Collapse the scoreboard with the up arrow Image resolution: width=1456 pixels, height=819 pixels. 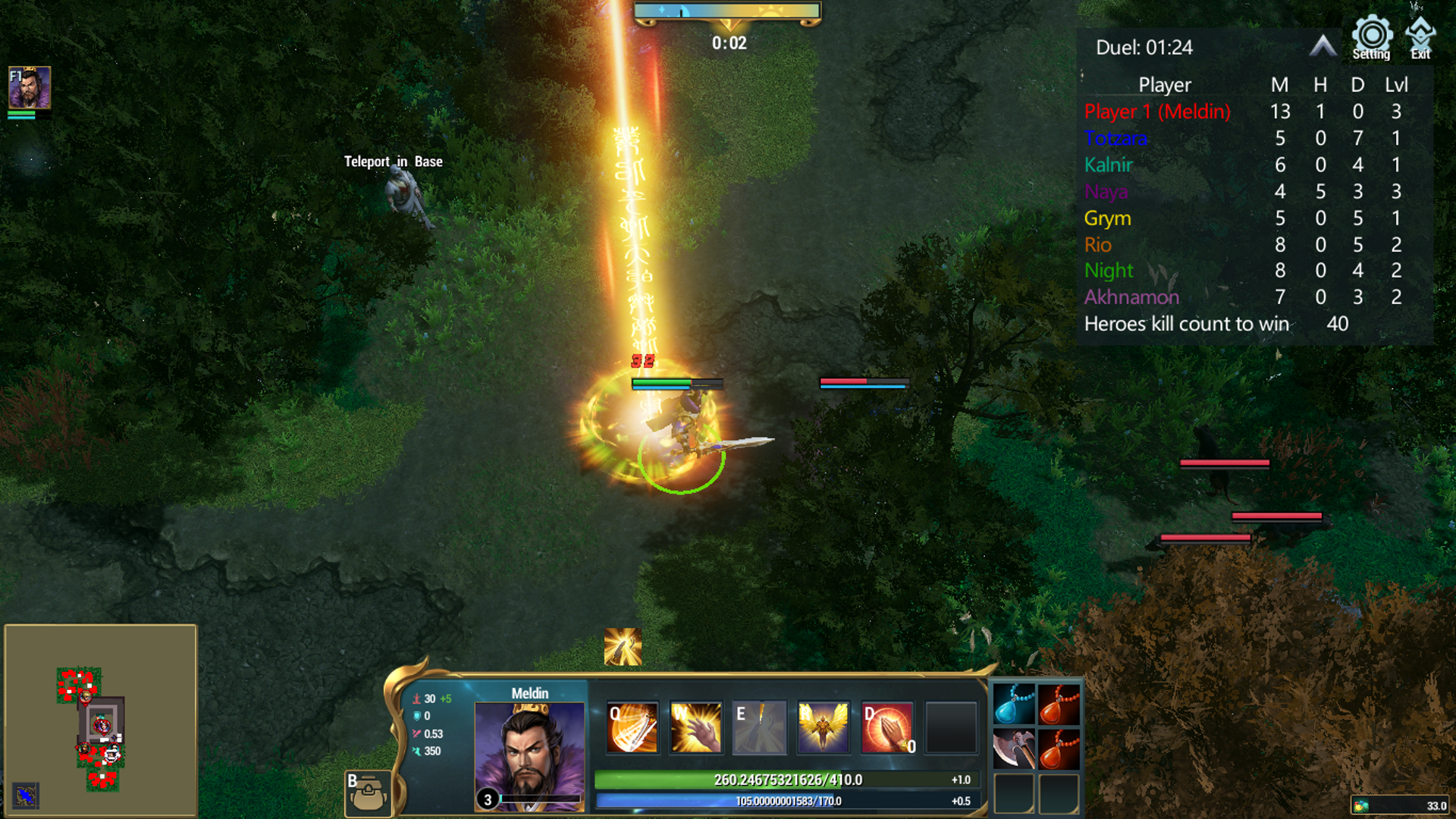tap(1323, 47)
